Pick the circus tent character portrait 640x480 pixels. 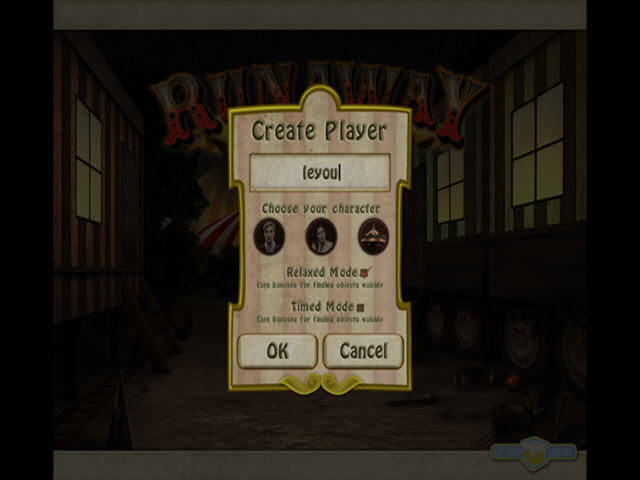(375, 237)
